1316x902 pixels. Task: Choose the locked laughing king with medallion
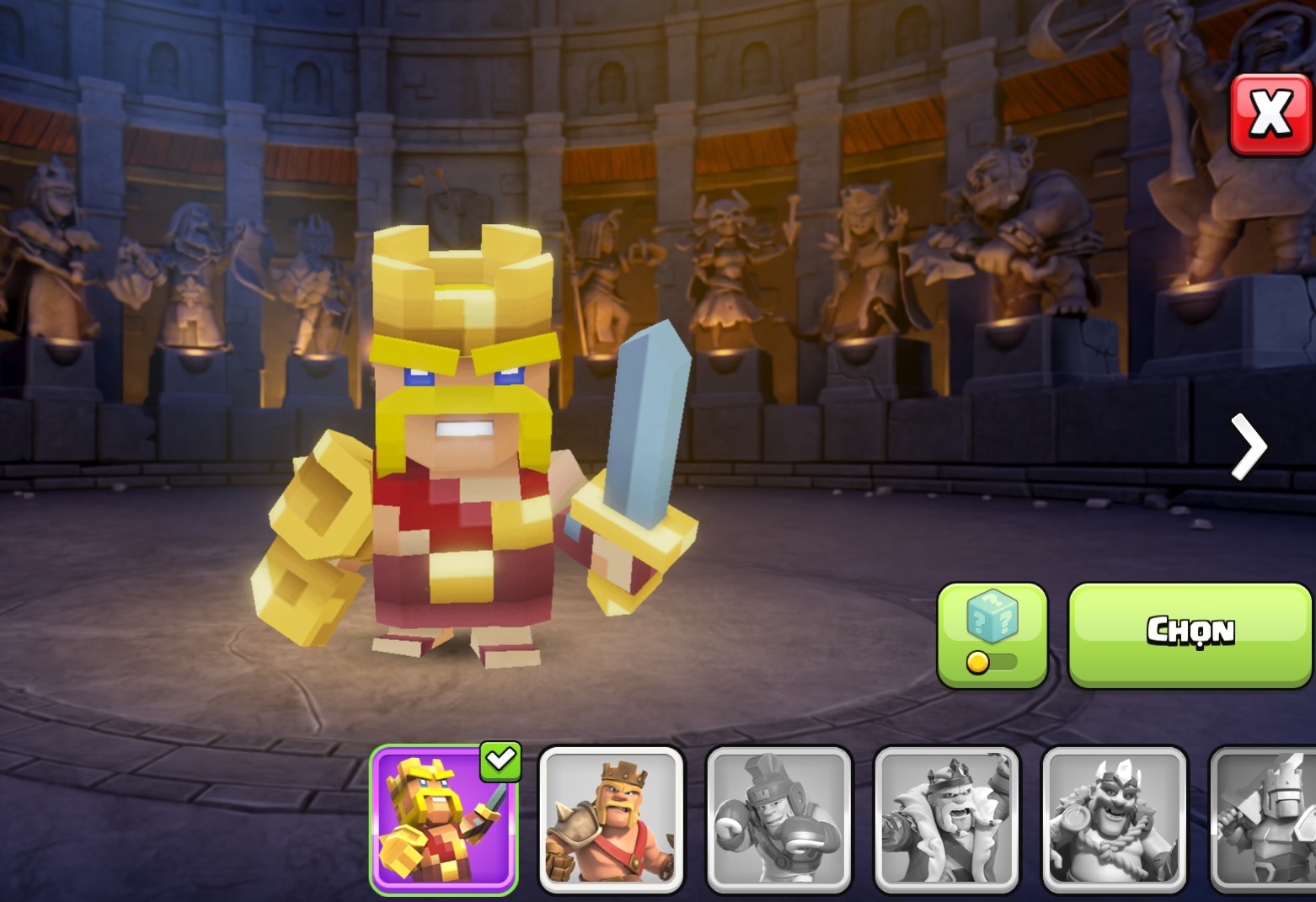point(1115,820)
